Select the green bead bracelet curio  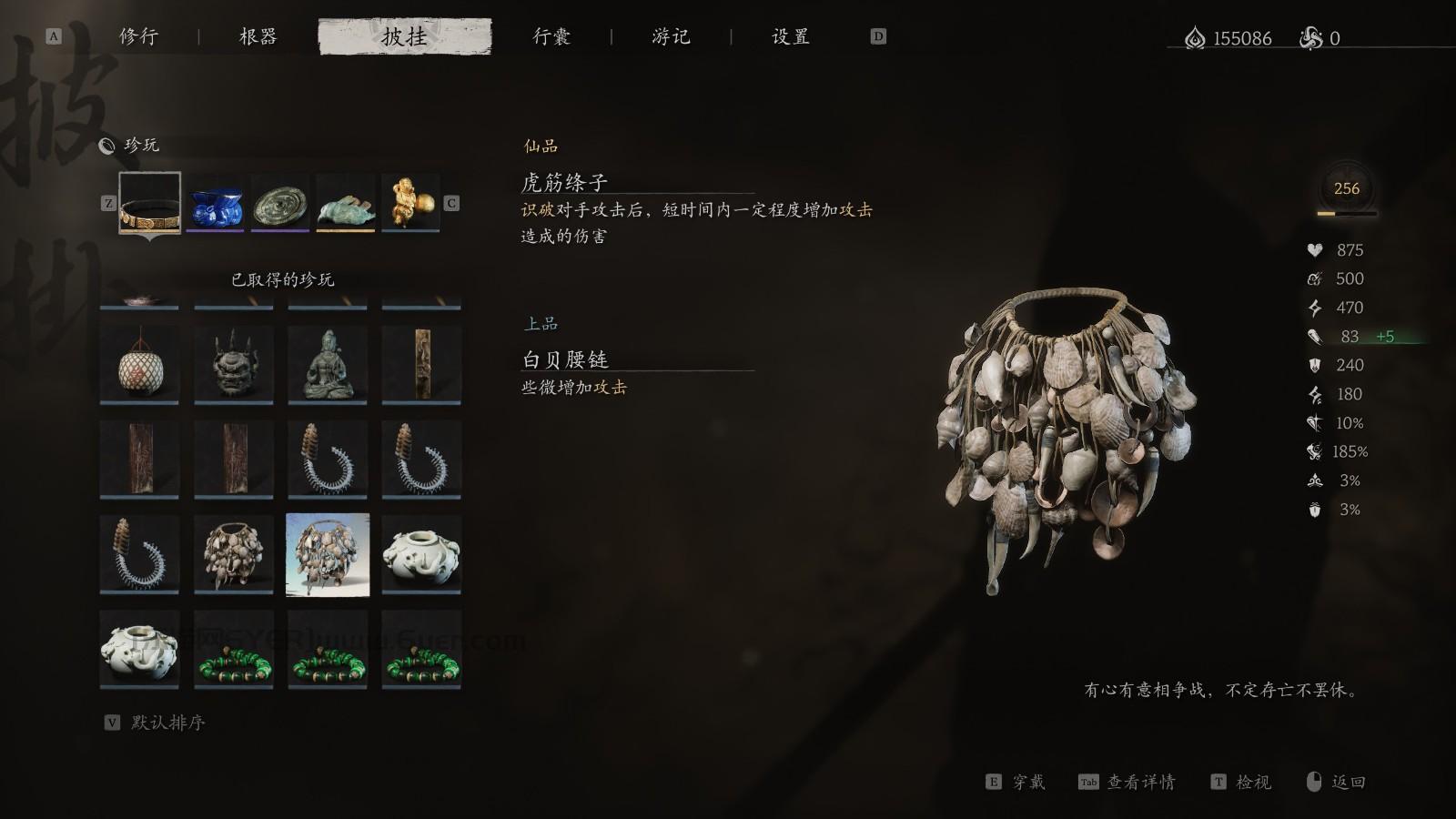click(232, 649)
